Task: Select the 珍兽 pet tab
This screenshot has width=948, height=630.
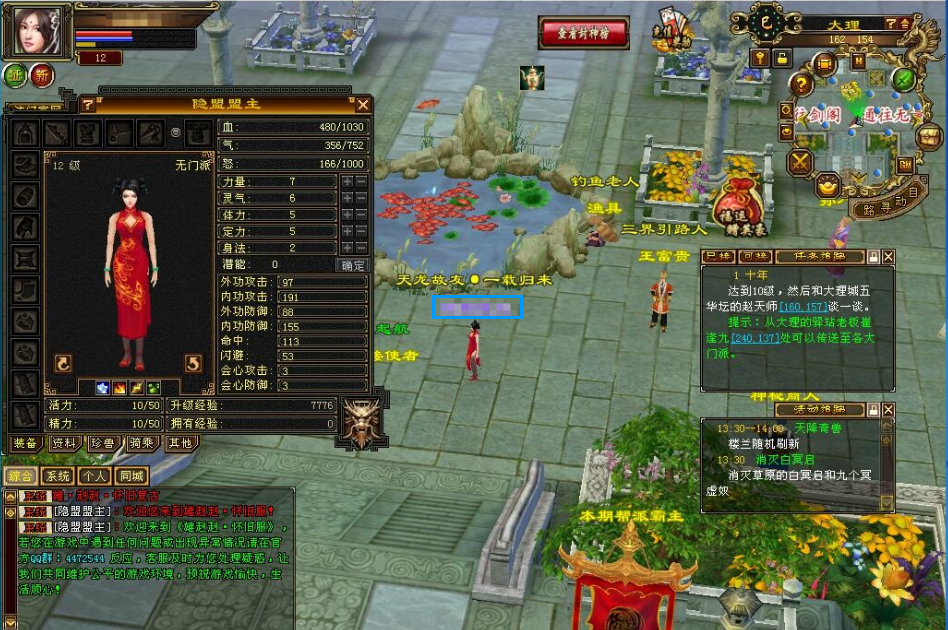Action: [103, 443]
